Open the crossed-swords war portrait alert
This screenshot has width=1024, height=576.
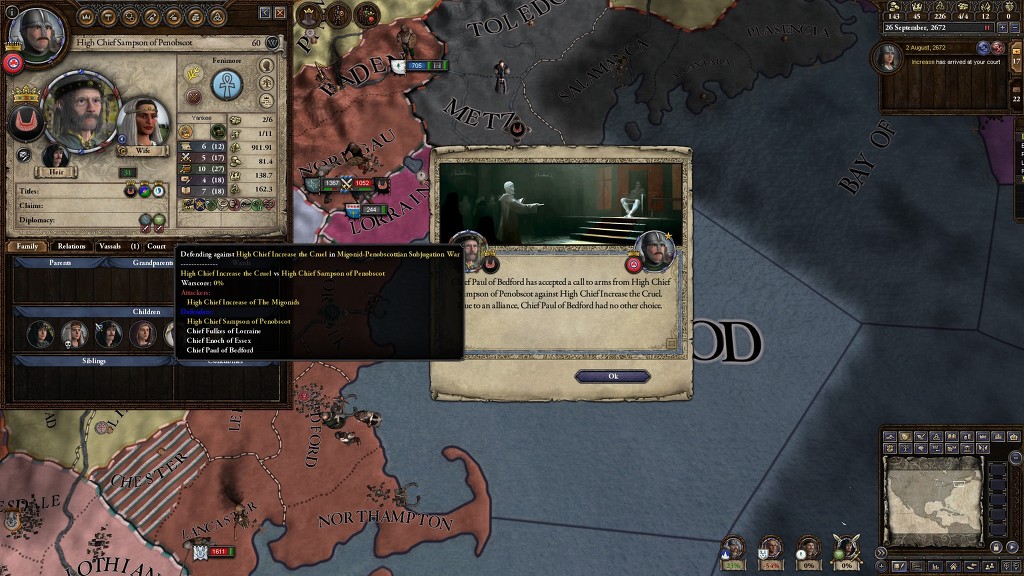pyautogui.click(x=847, y=549)
